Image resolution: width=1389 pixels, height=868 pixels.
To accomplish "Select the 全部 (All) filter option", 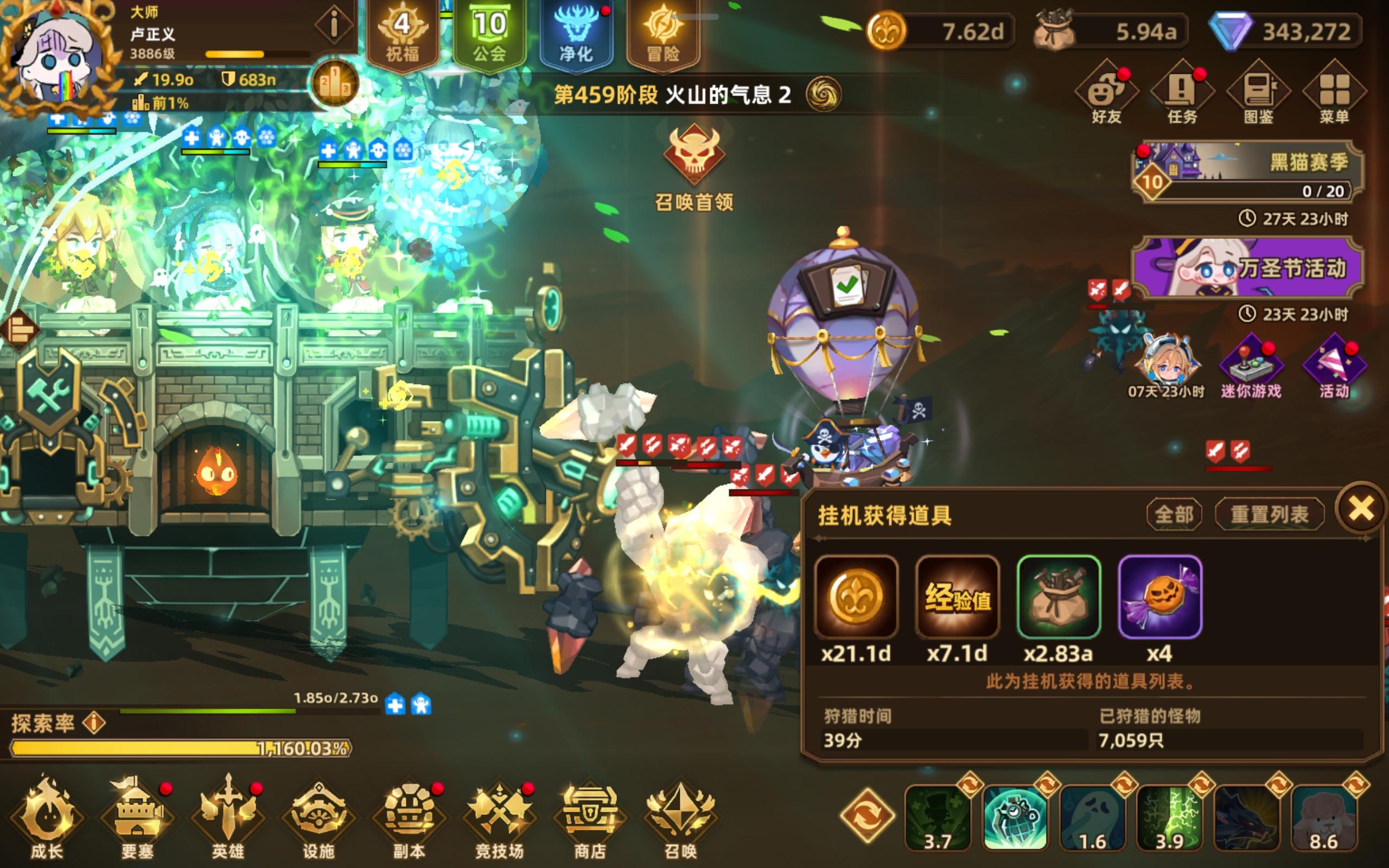I will tap(1173, 514).
